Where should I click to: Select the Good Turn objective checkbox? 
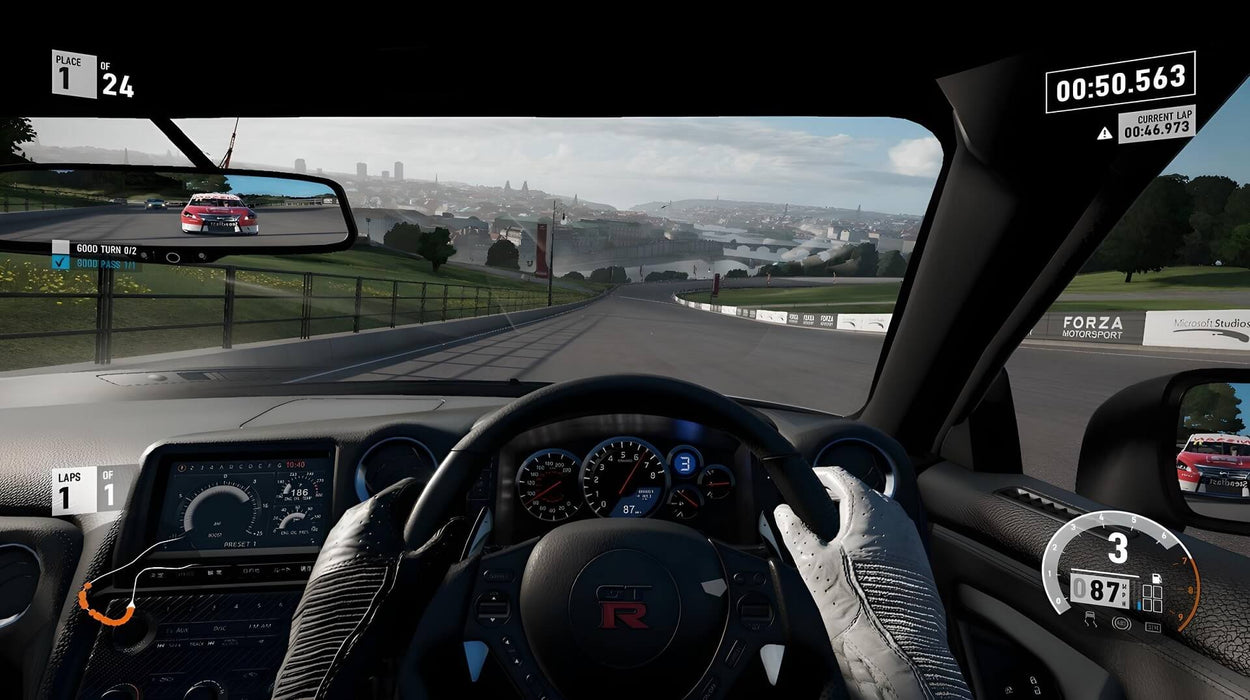click(x=60, y=246)
